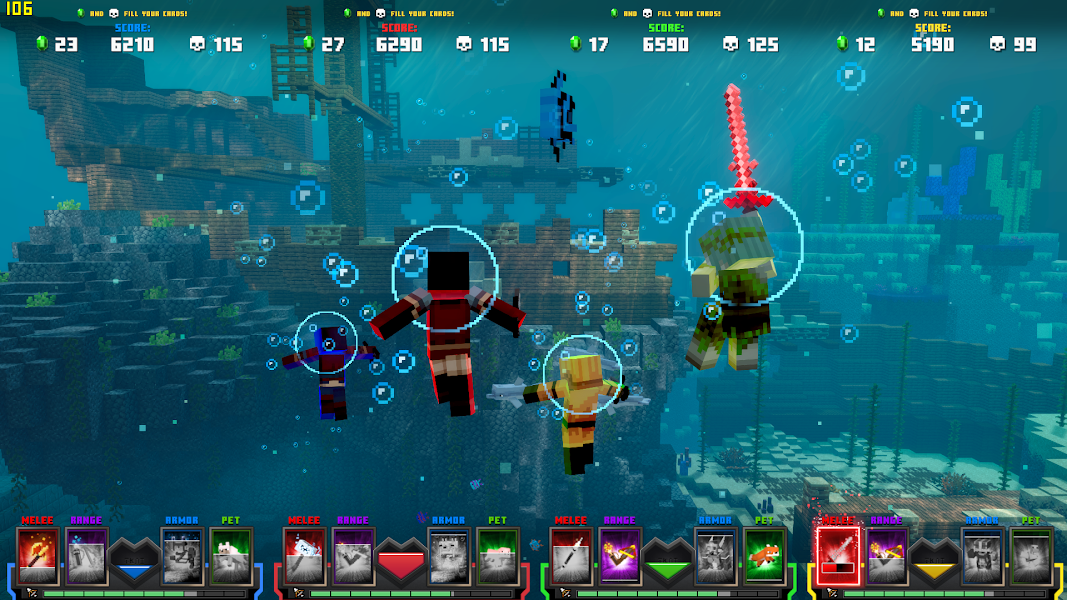Choose the yellow player's Armor card
This screenshot has width=1067, height=600.
[982, 556]
